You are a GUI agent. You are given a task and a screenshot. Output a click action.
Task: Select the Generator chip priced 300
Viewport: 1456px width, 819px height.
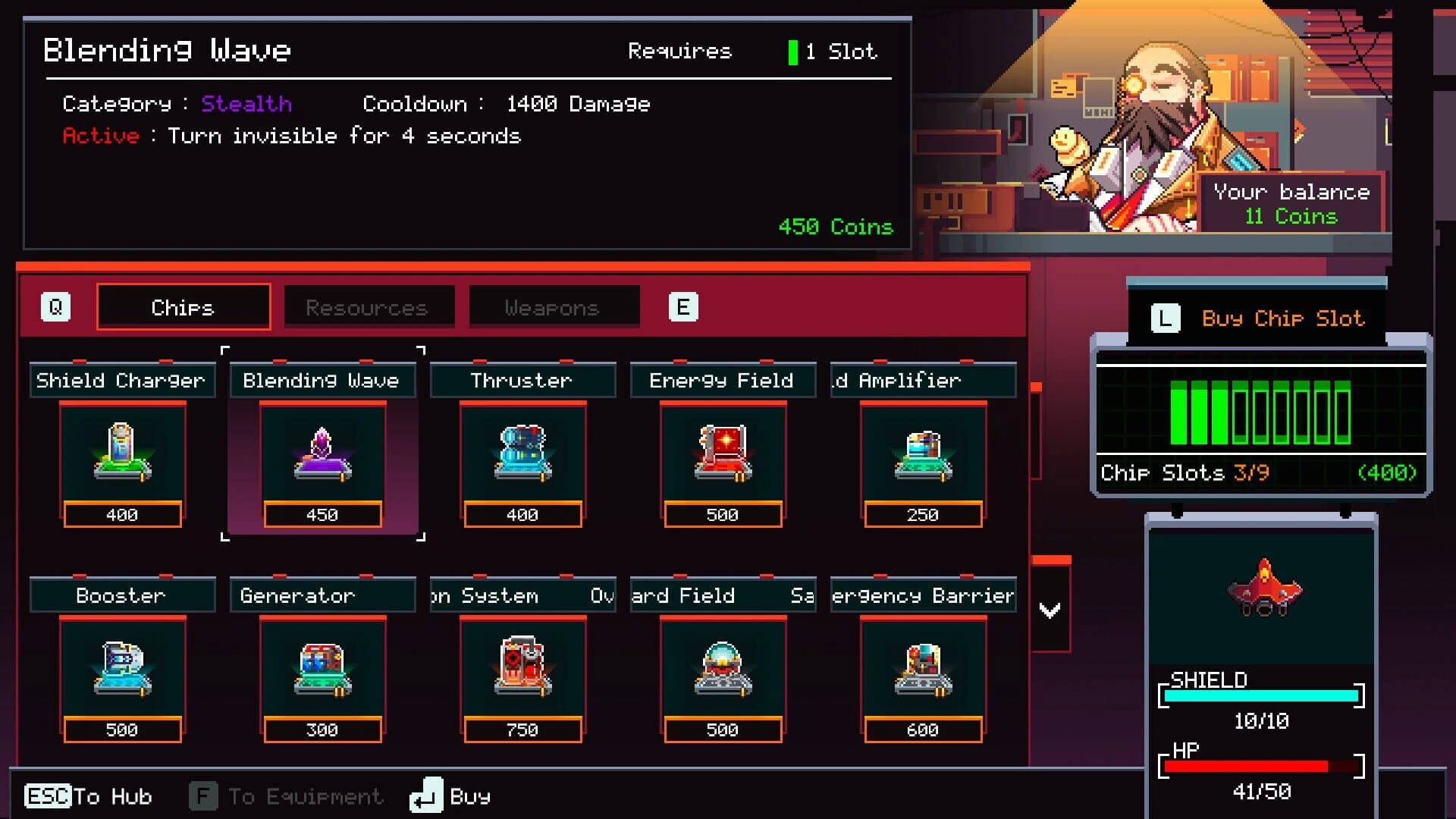[x=322, y=667]
